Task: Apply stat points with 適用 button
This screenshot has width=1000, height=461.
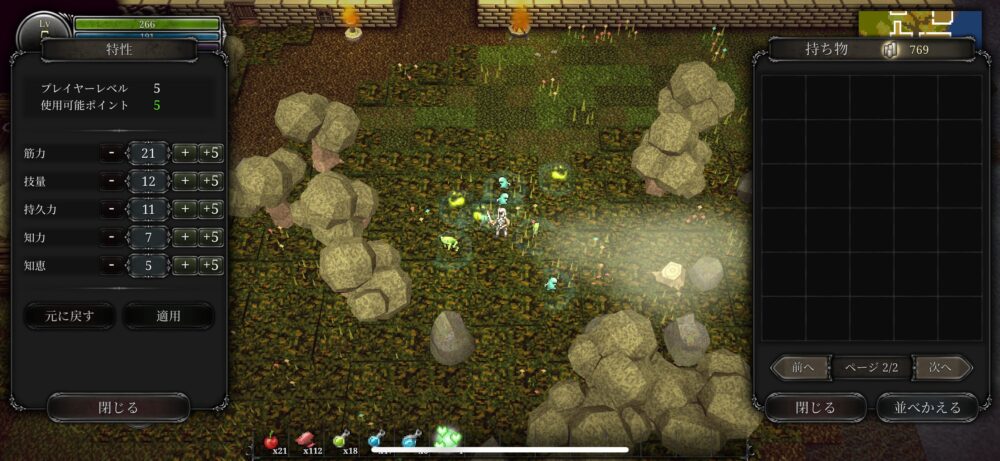Action: [168, 316]
